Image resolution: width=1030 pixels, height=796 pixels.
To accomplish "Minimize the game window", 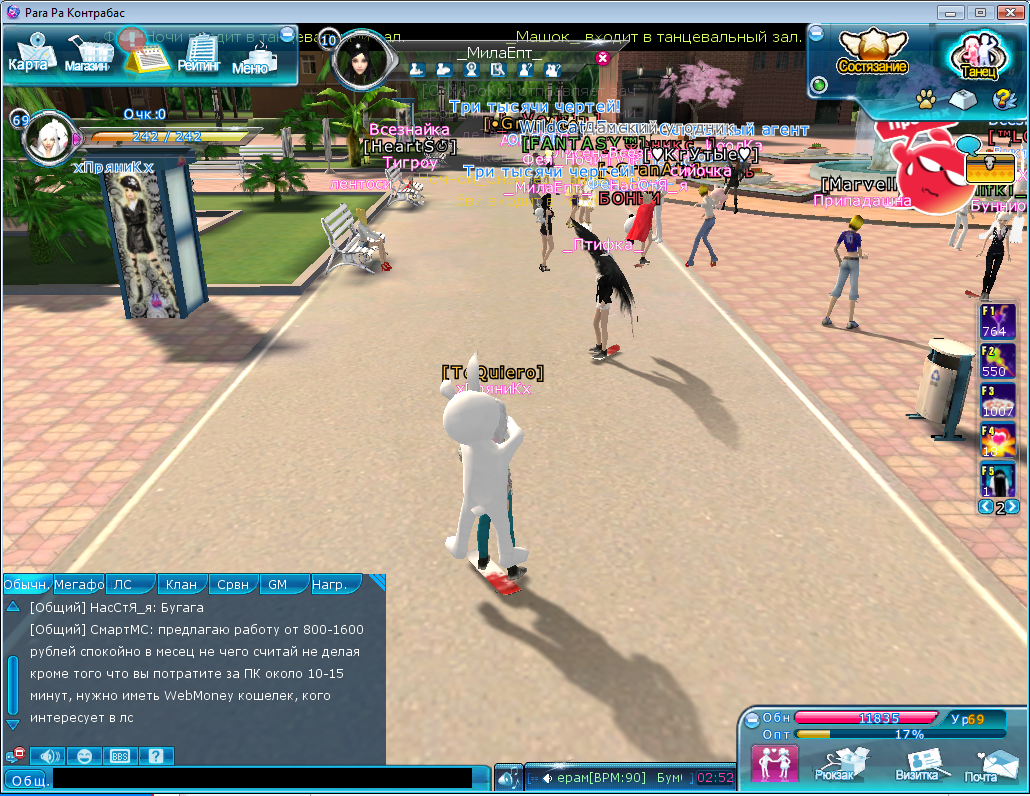I will (950, 12).
